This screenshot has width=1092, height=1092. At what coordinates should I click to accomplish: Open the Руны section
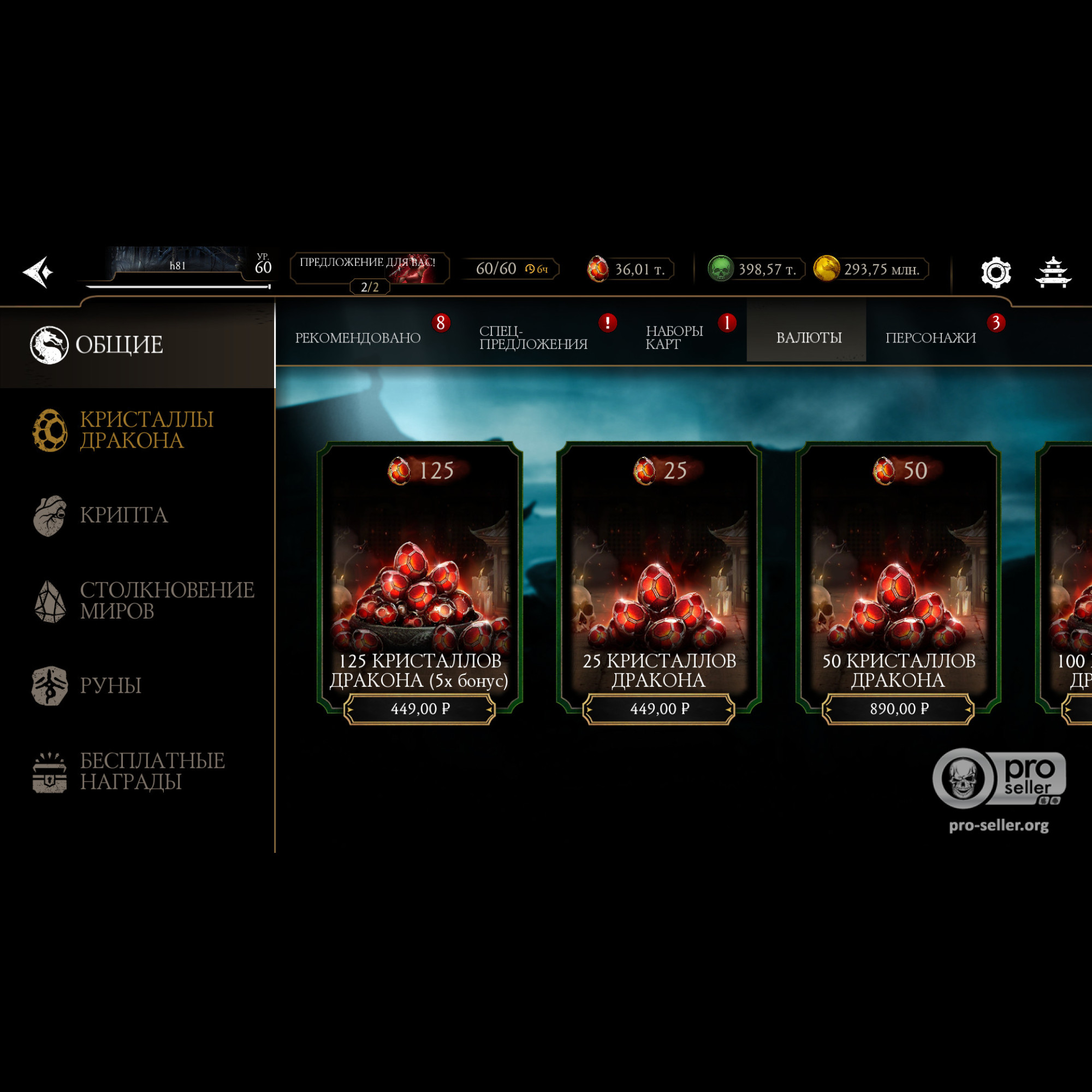coord(110,686)
